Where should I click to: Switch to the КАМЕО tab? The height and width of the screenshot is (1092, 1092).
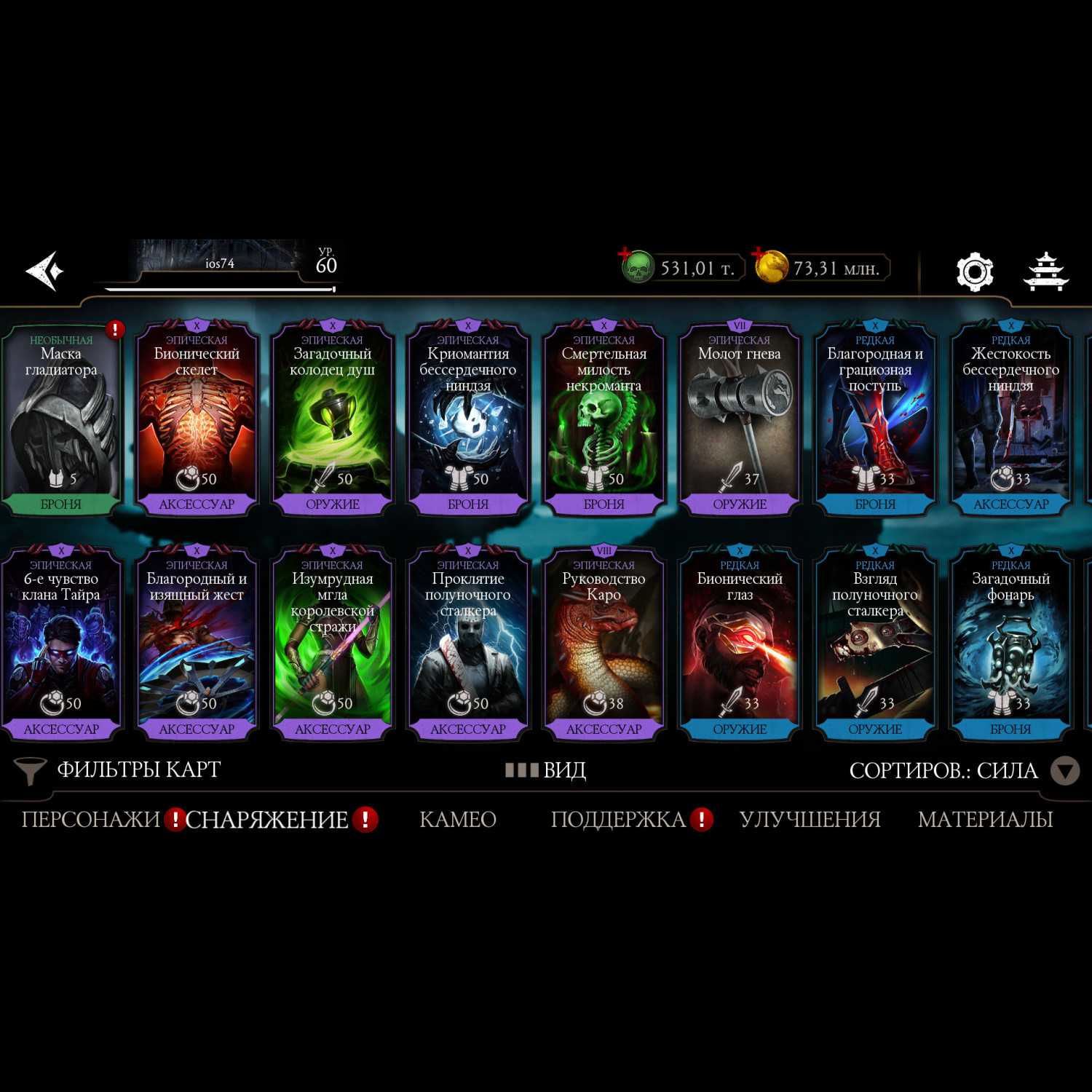click(x=458, y=820)
